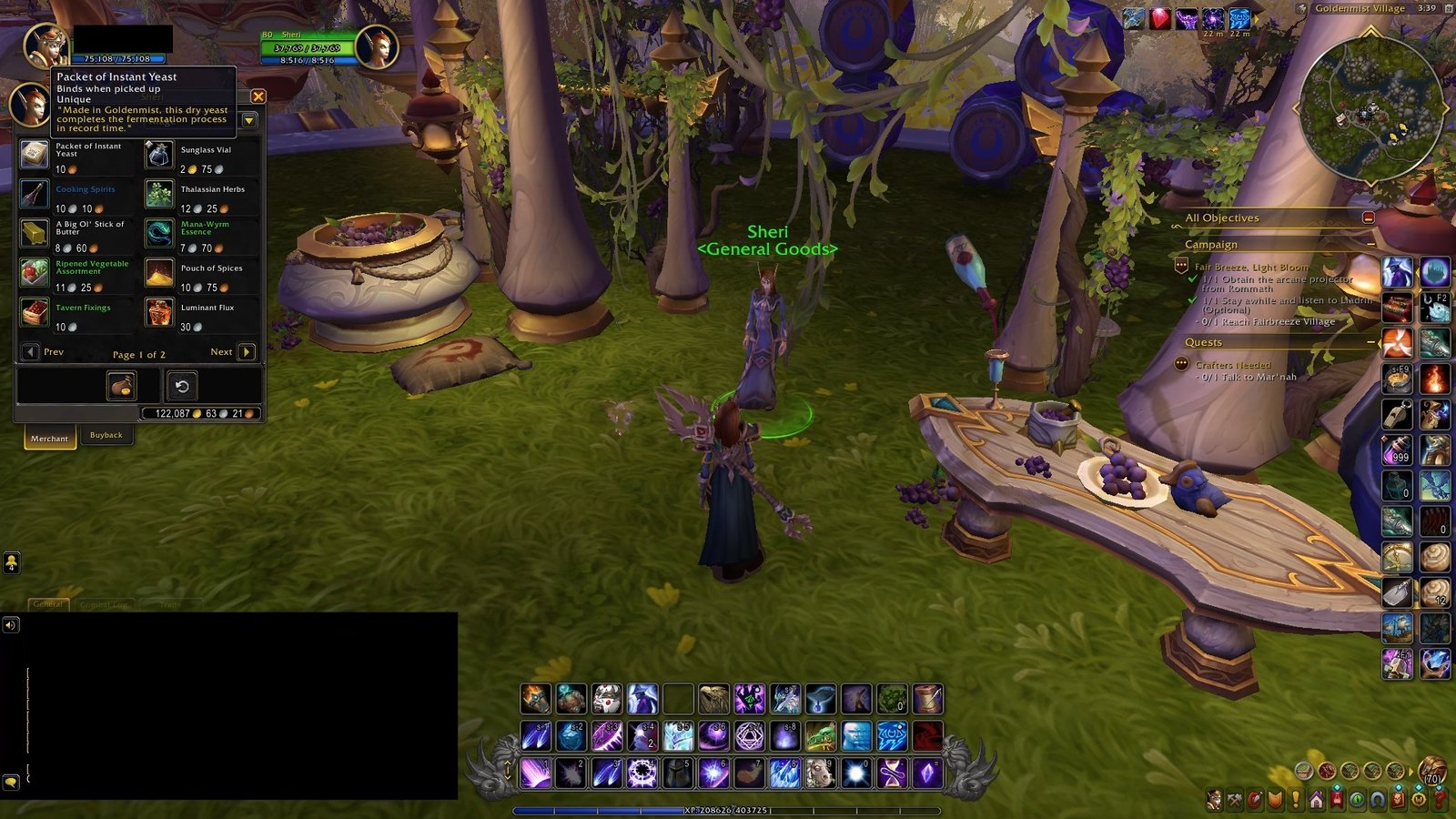The image size is (1456, 819).
Task: Toggle chat sound with the speaker icon
Action: pyautogui.click(x=11, y=625)
